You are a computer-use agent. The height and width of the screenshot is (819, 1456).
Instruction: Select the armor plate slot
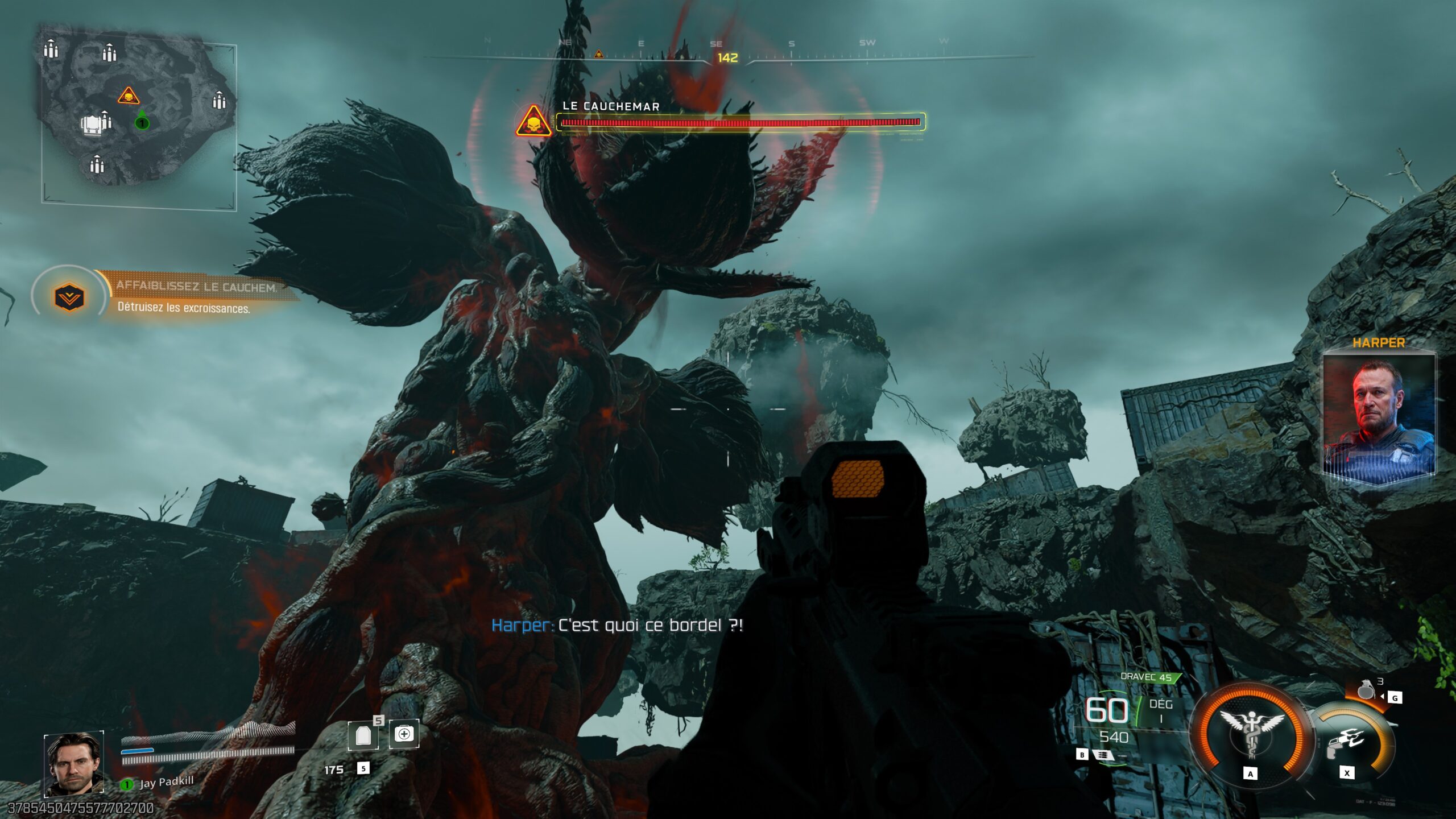click(363, 735)
